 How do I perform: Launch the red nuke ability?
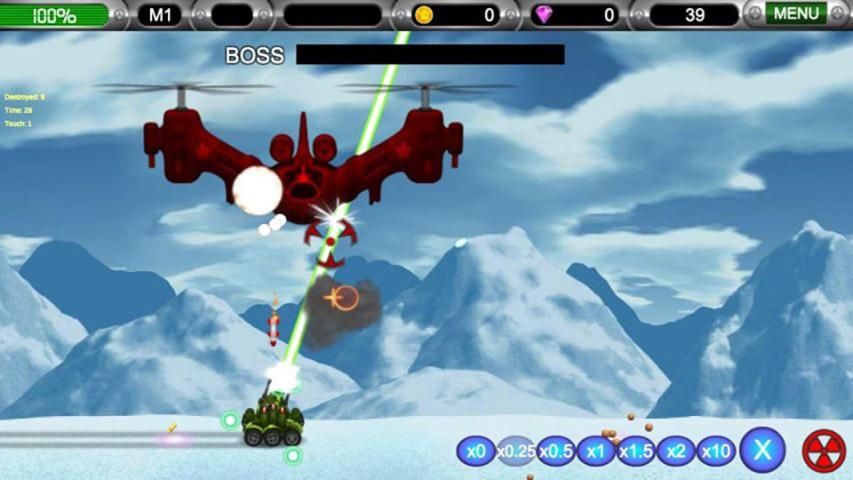click(x=824, y=450)
